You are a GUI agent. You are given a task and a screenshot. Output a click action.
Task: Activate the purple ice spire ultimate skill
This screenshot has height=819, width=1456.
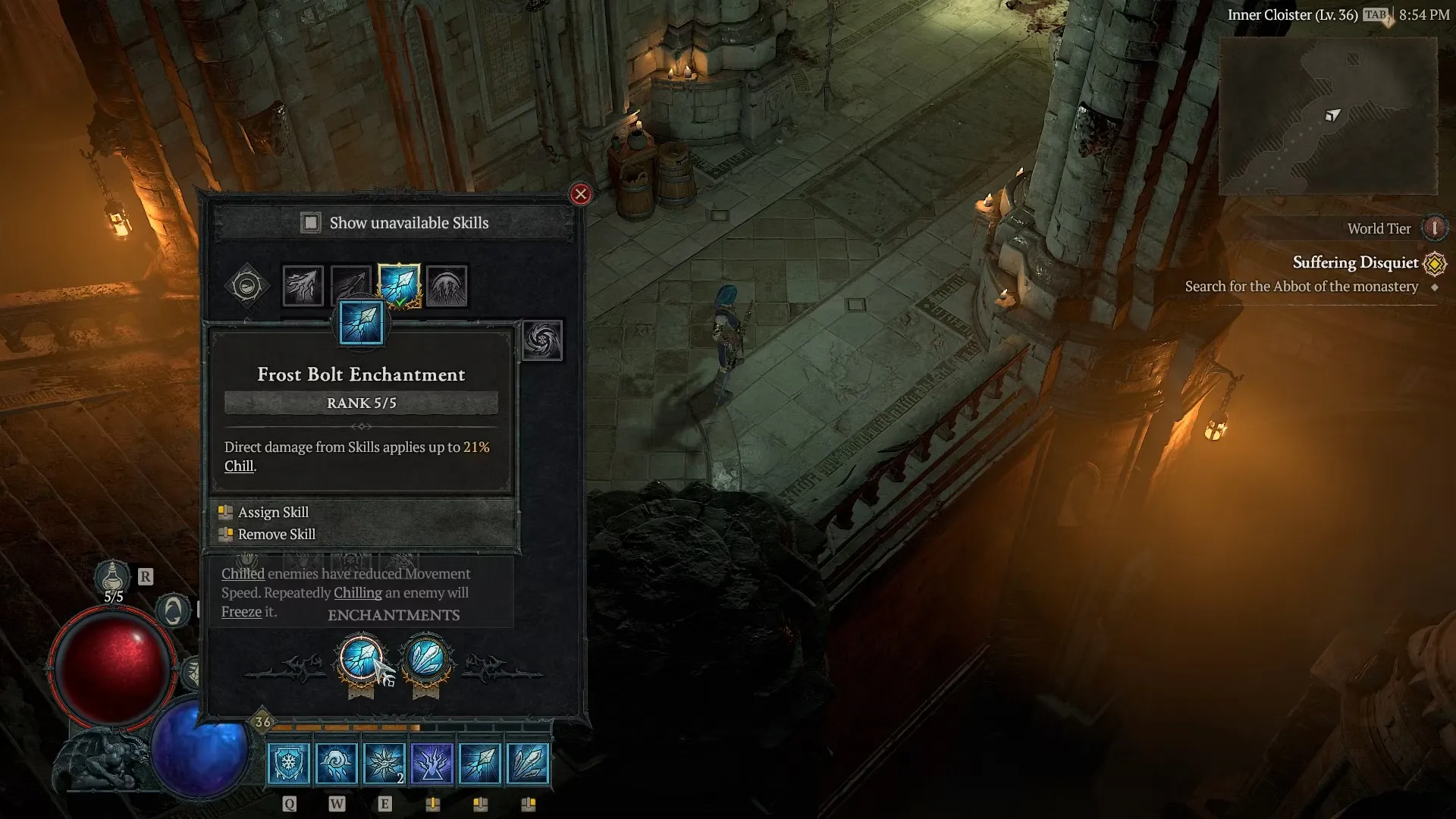point(432,762)
